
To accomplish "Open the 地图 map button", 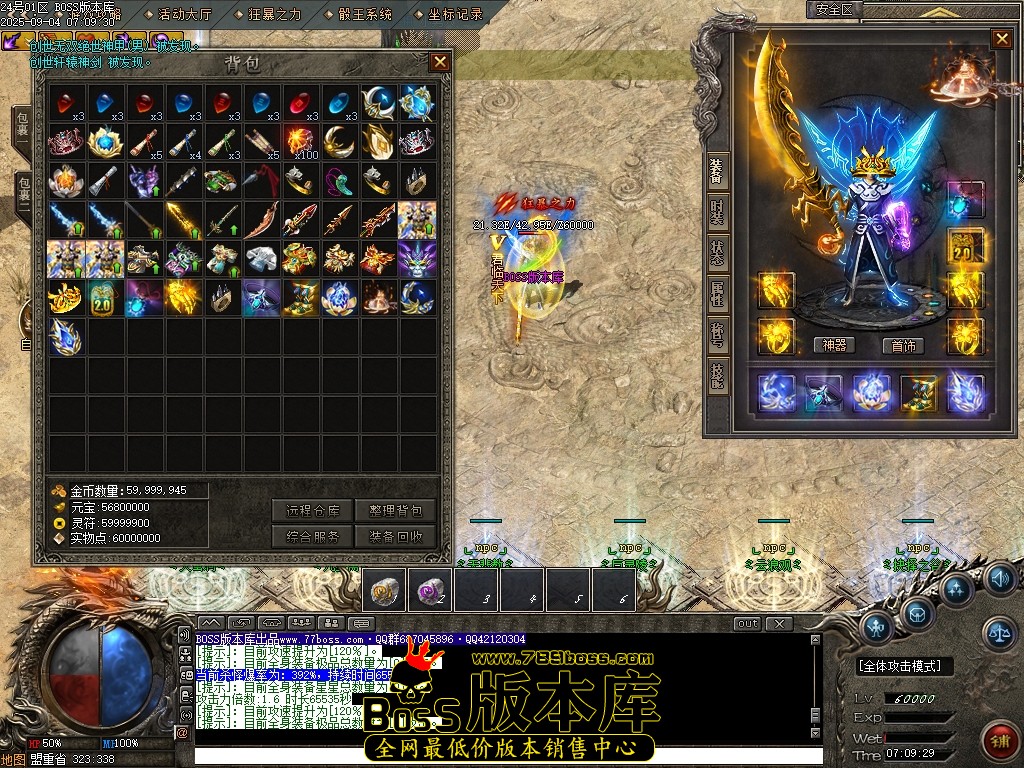I will point(12,759).
